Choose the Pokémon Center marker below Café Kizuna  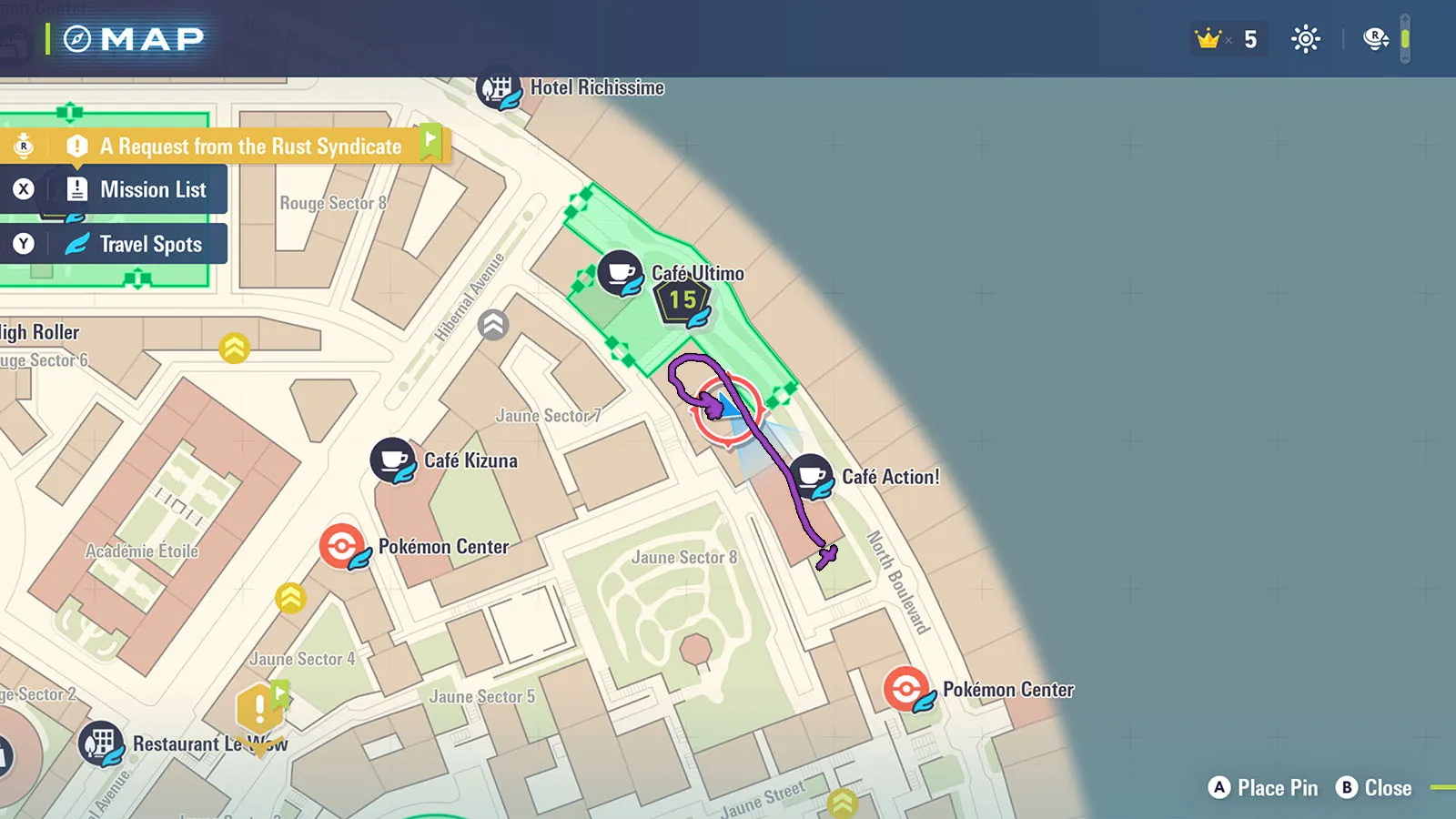pos(342,547)
